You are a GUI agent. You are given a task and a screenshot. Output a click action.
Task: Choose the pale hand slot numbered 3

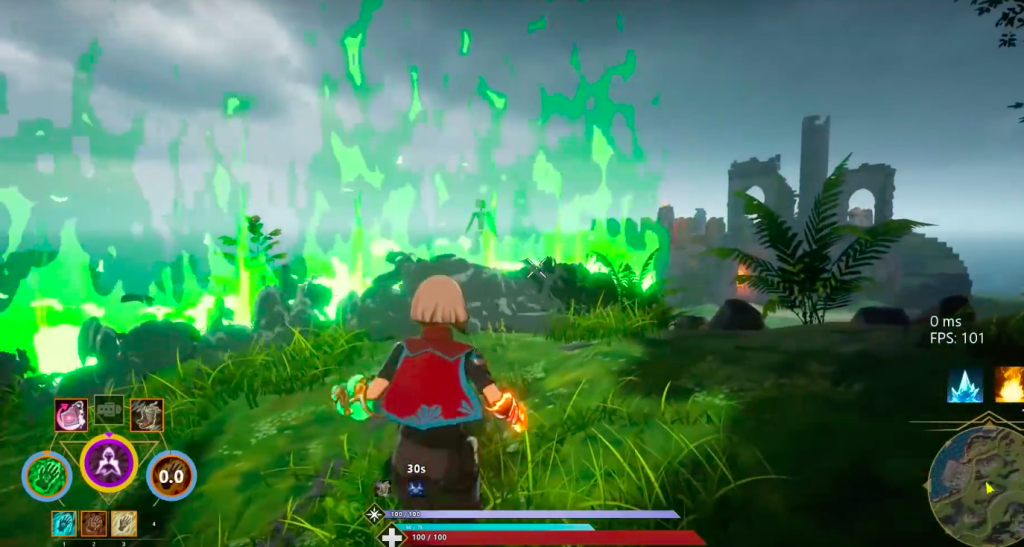point(124,523)
